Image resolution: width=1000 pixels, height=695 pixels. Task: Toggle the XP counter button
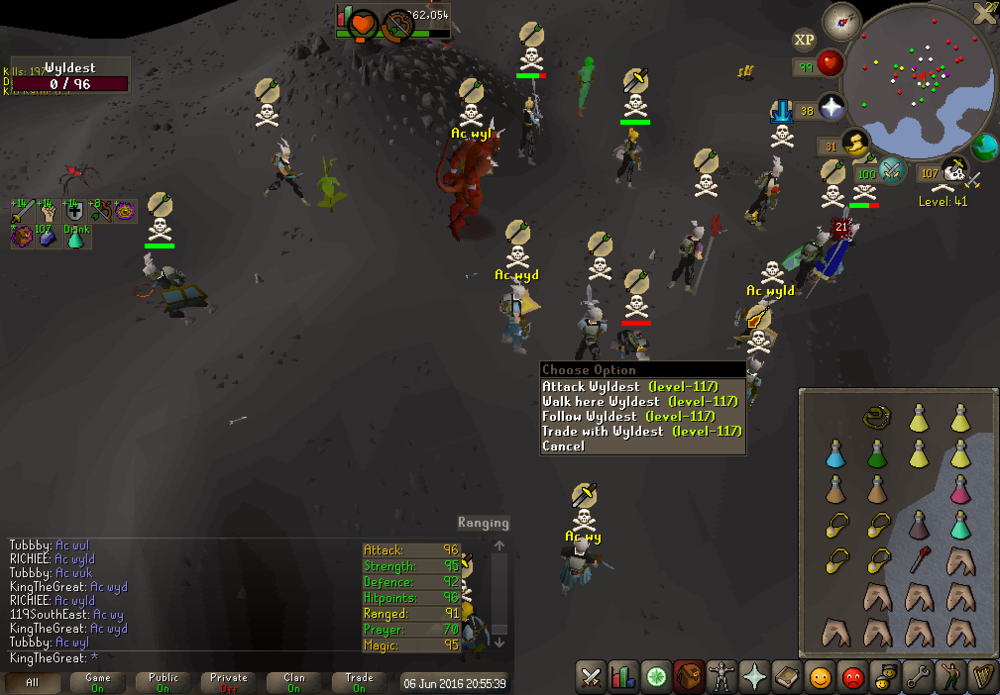(x=804, y=40)
